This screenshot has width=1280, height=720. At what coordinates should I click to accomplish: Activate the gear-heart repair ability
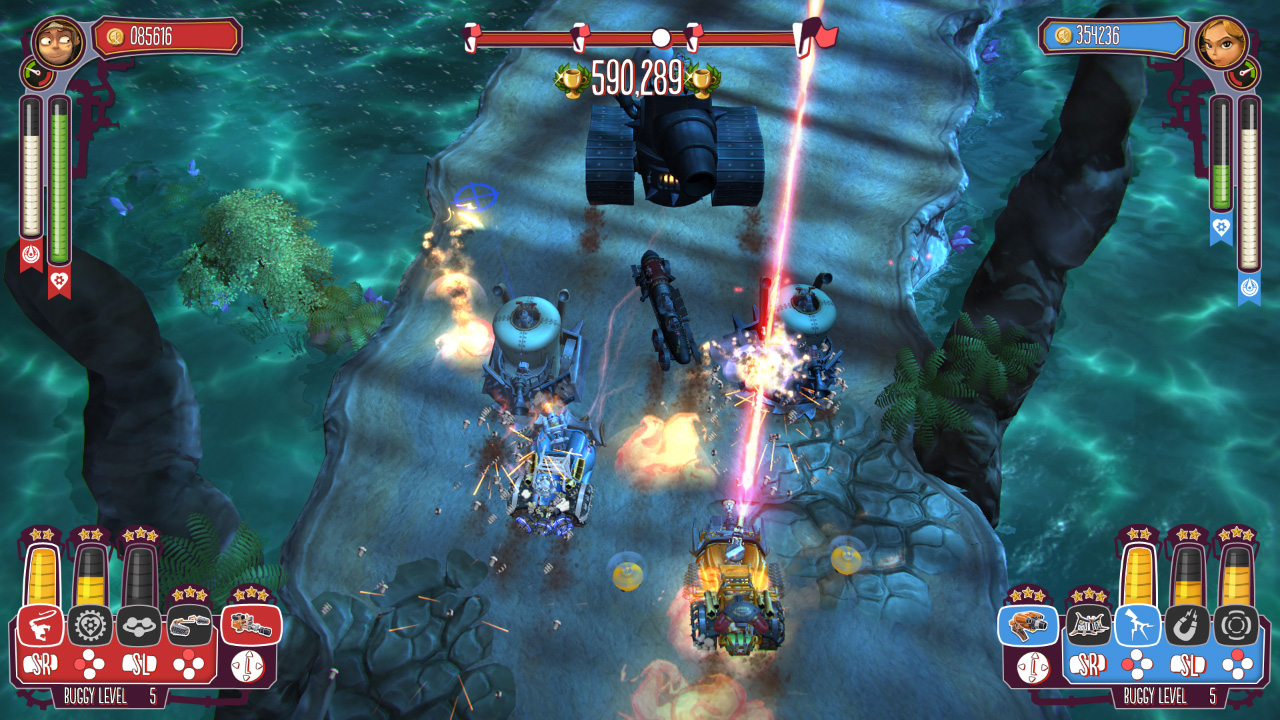click(92, 626)
